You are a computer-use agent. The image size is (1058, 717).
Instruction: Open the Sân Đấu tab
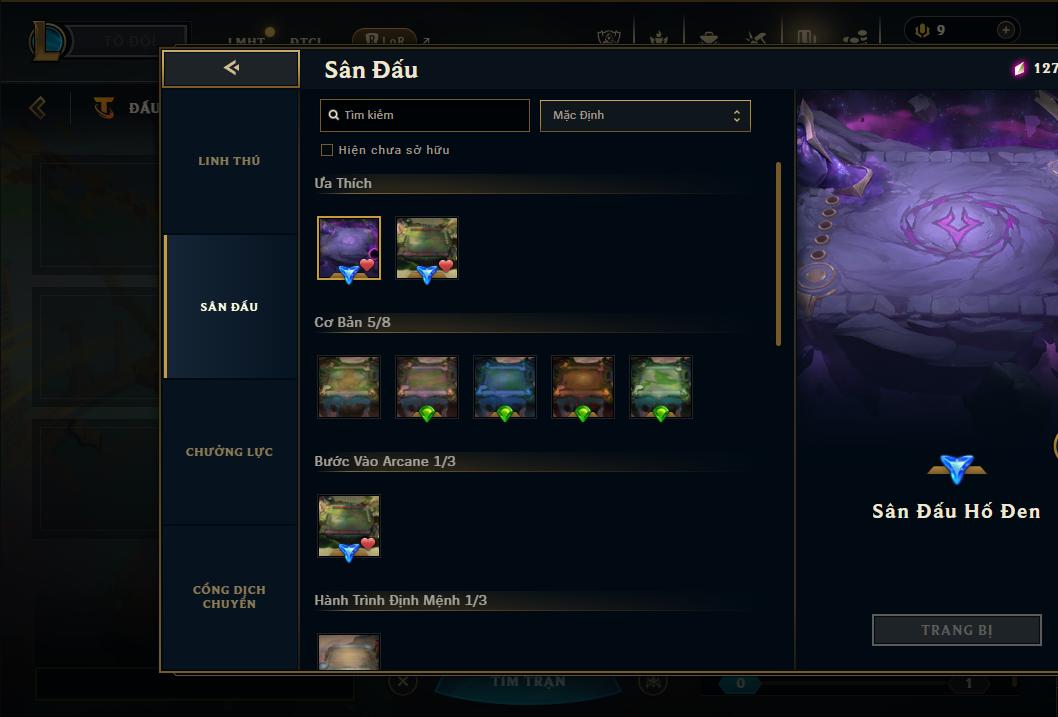tap(229, 307)
